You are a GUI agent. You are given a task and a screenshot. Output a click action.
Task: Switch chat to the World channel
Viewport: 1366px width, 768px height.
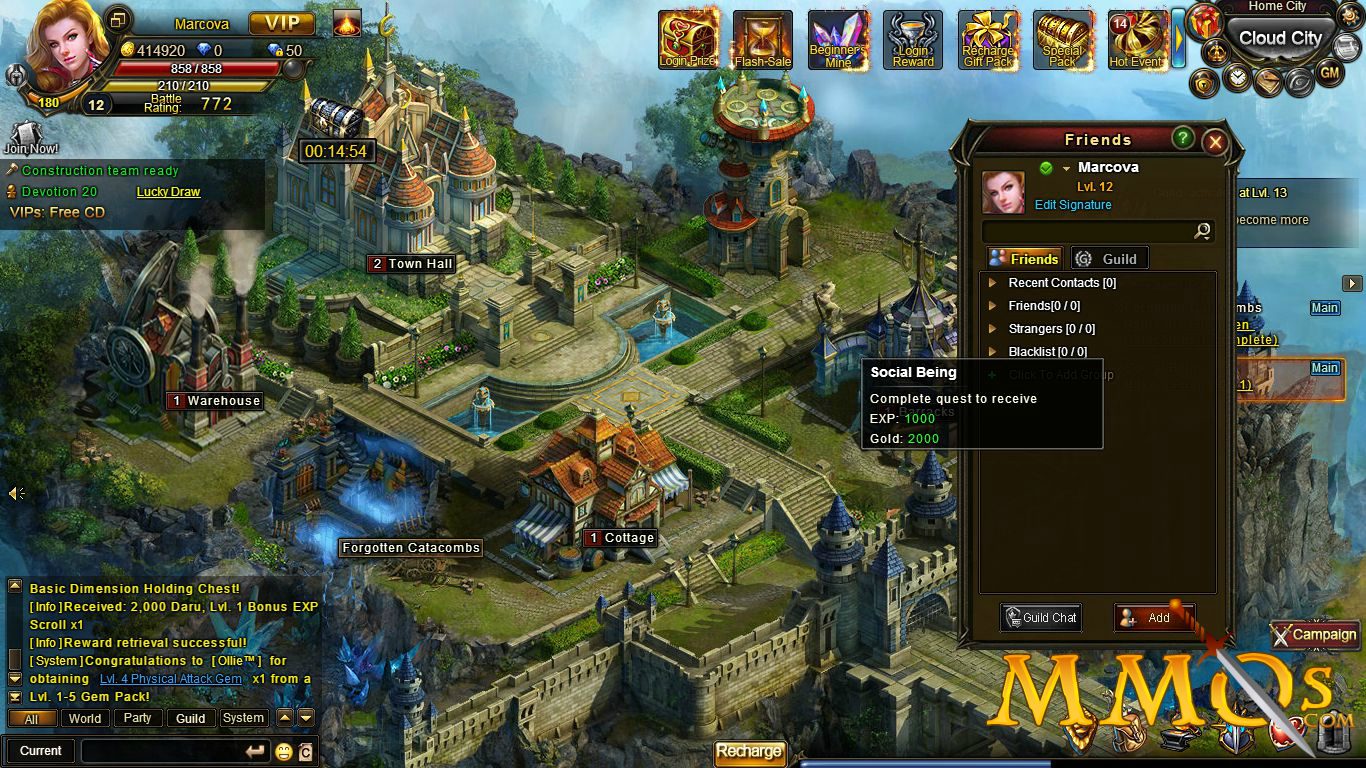[x=85, y=718]
